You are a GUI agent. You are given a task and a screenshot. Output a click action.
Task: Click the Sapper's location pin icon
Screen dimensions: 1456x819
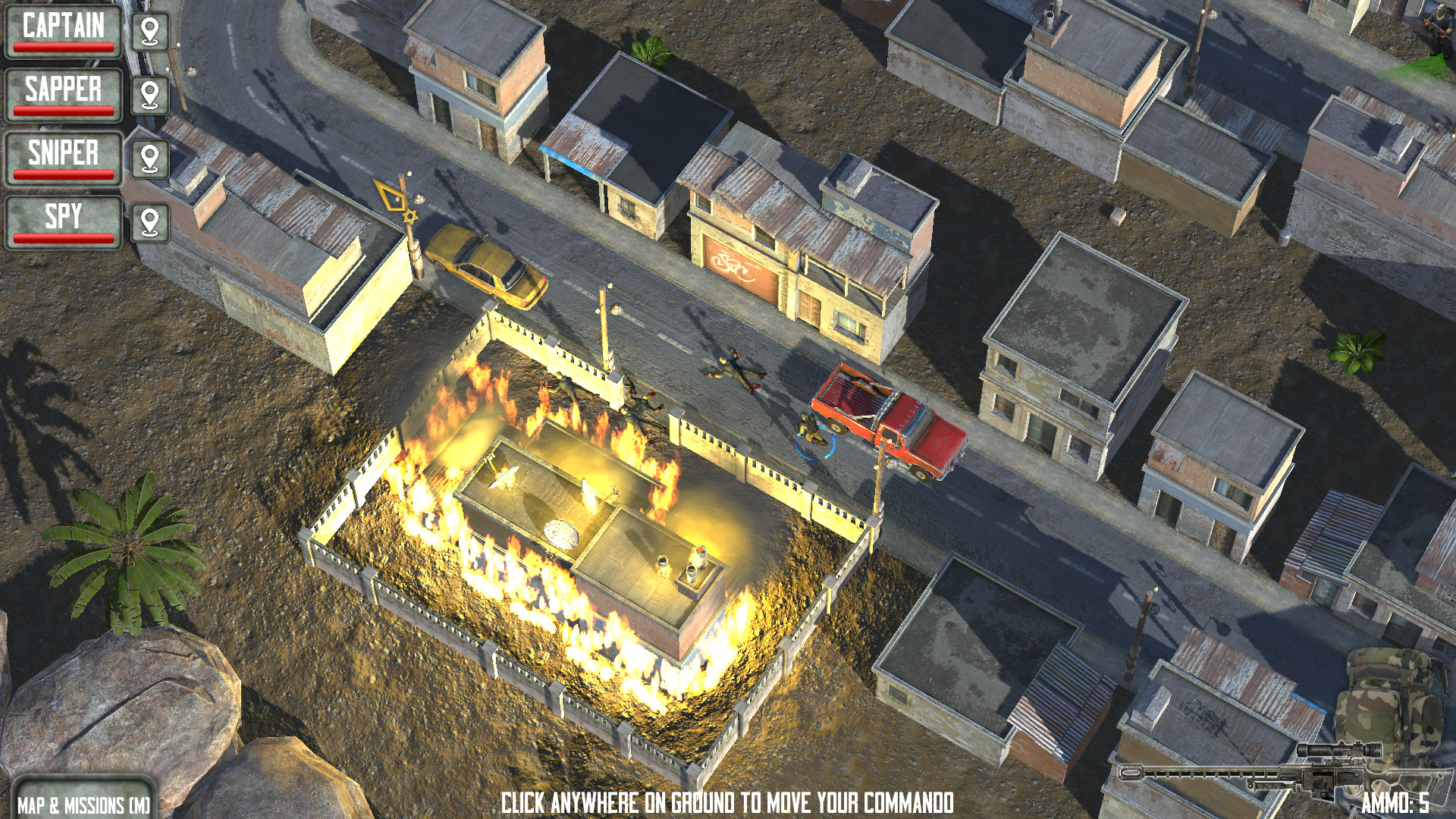[x=151, y=96]
